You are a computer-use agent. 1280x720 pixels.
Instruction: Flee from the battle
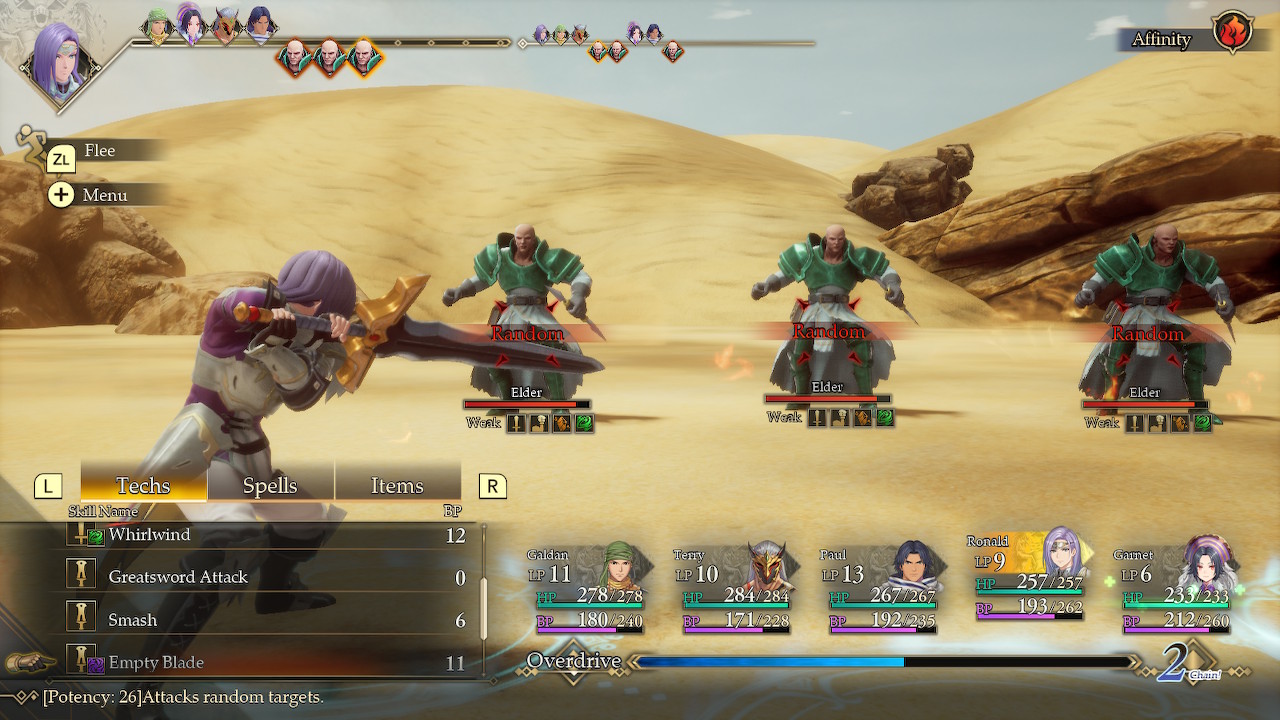(x=98, y=151)
